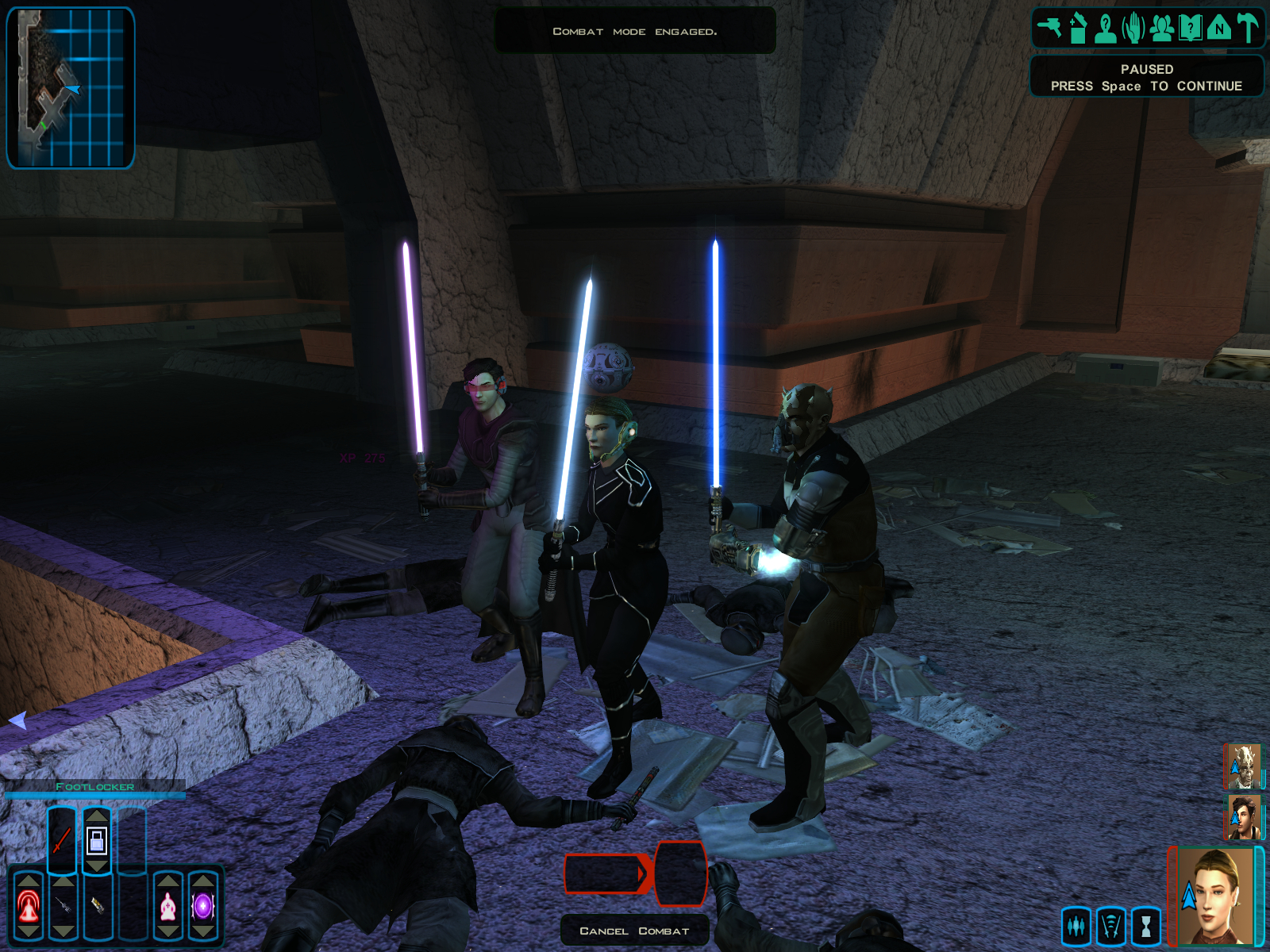Click the hourglass pause button
Viewport: 1270px width, 952px height.
point(1146,926)
